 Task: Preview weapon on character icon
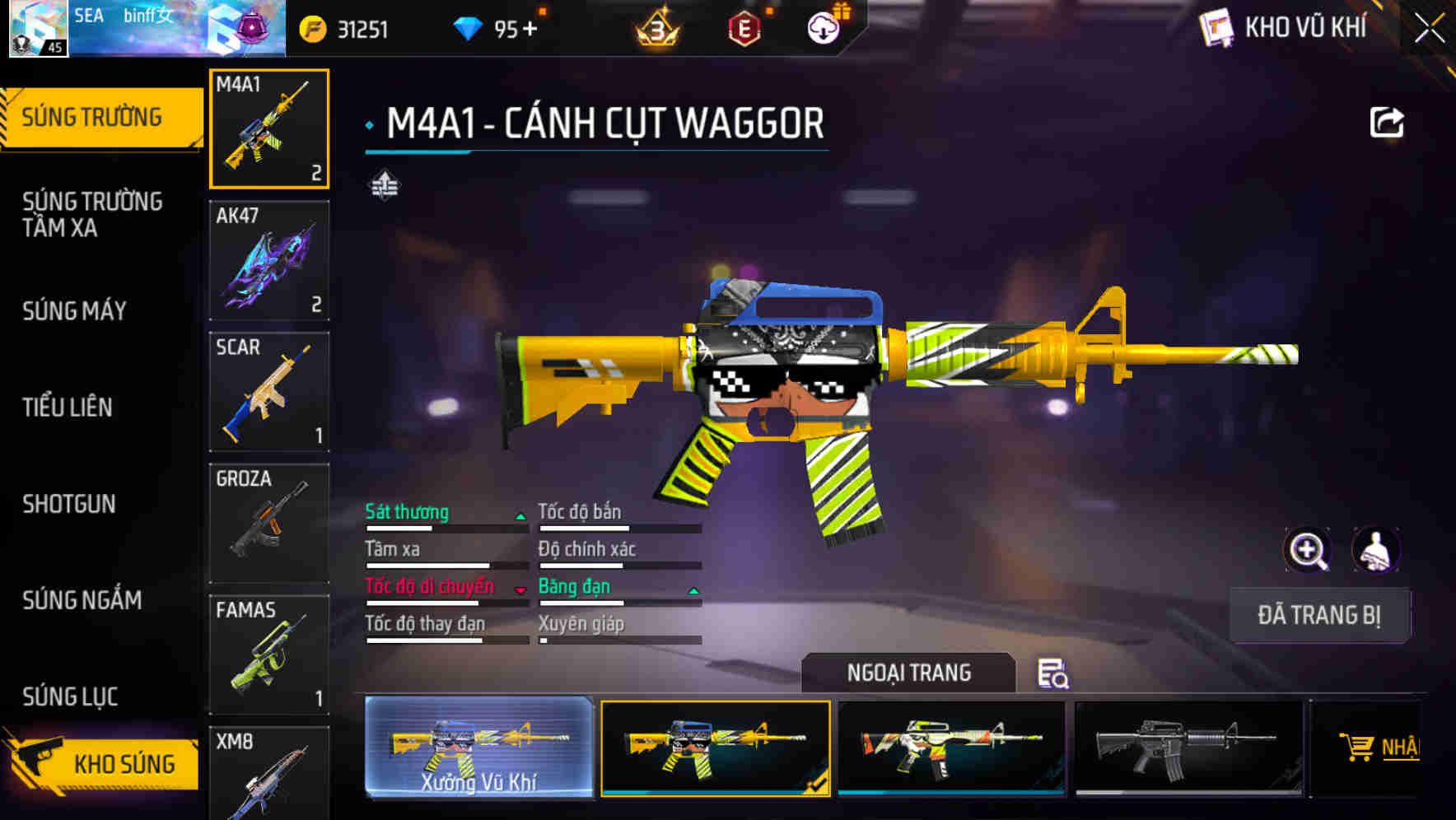click(1375, 550)
